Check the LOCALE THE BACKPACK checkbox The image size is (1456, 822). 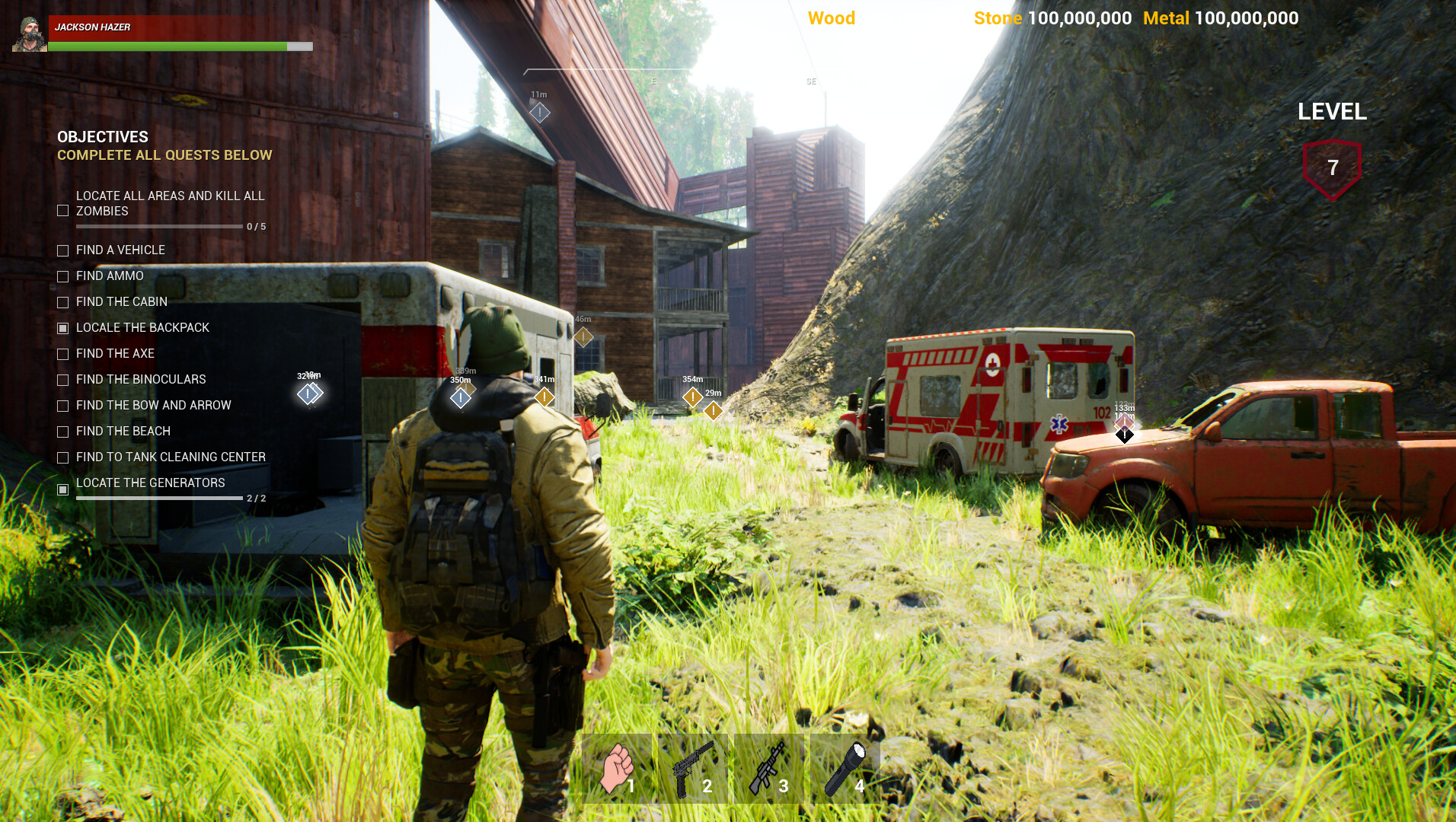tap(62, 327)
